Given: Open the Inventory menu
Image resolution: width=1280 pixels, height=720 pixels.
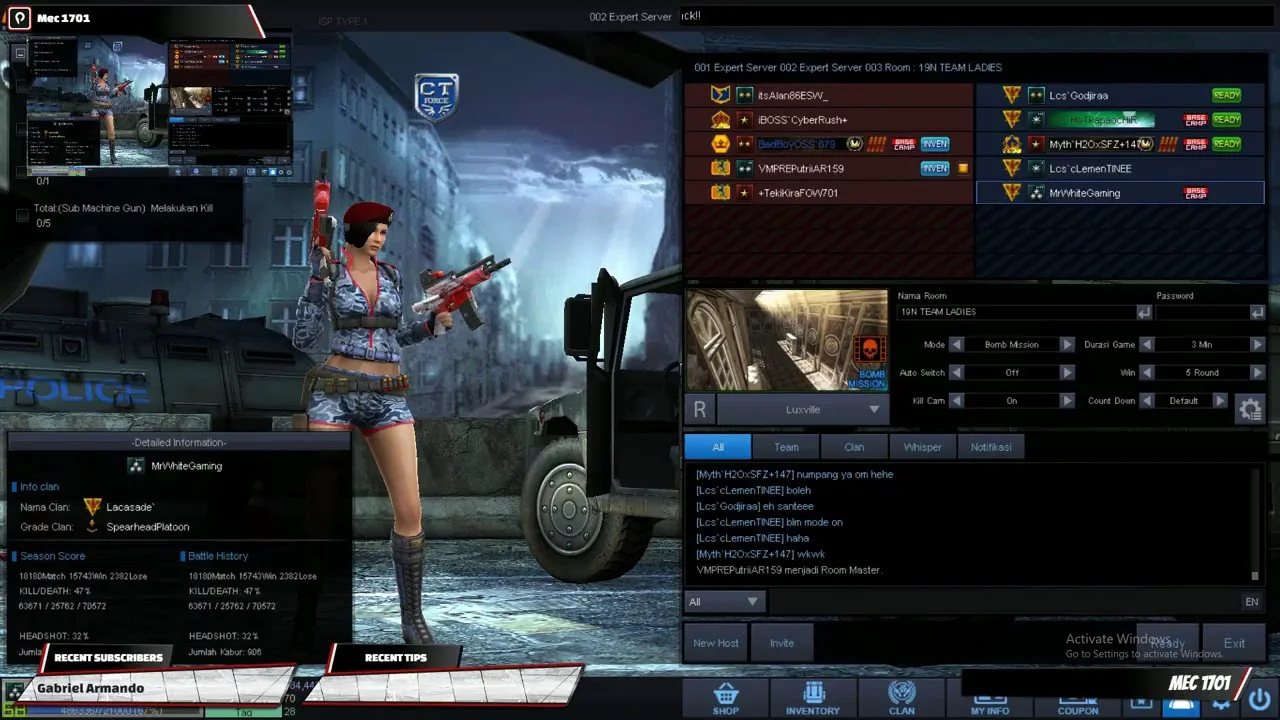Looking at the screenshot, I should [812, 698].
